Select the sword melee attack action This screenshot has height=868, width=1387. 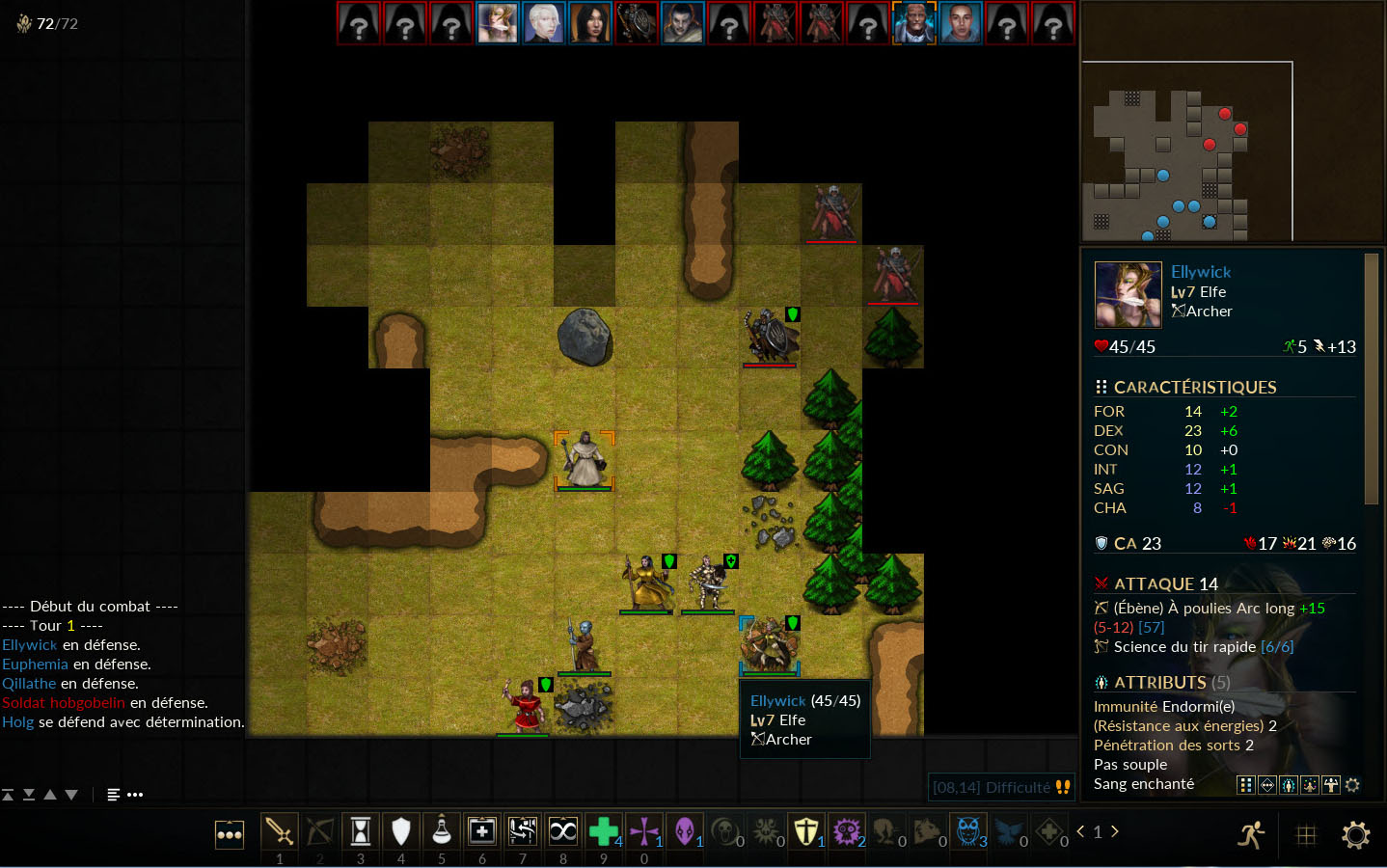(x=280, y=831)
